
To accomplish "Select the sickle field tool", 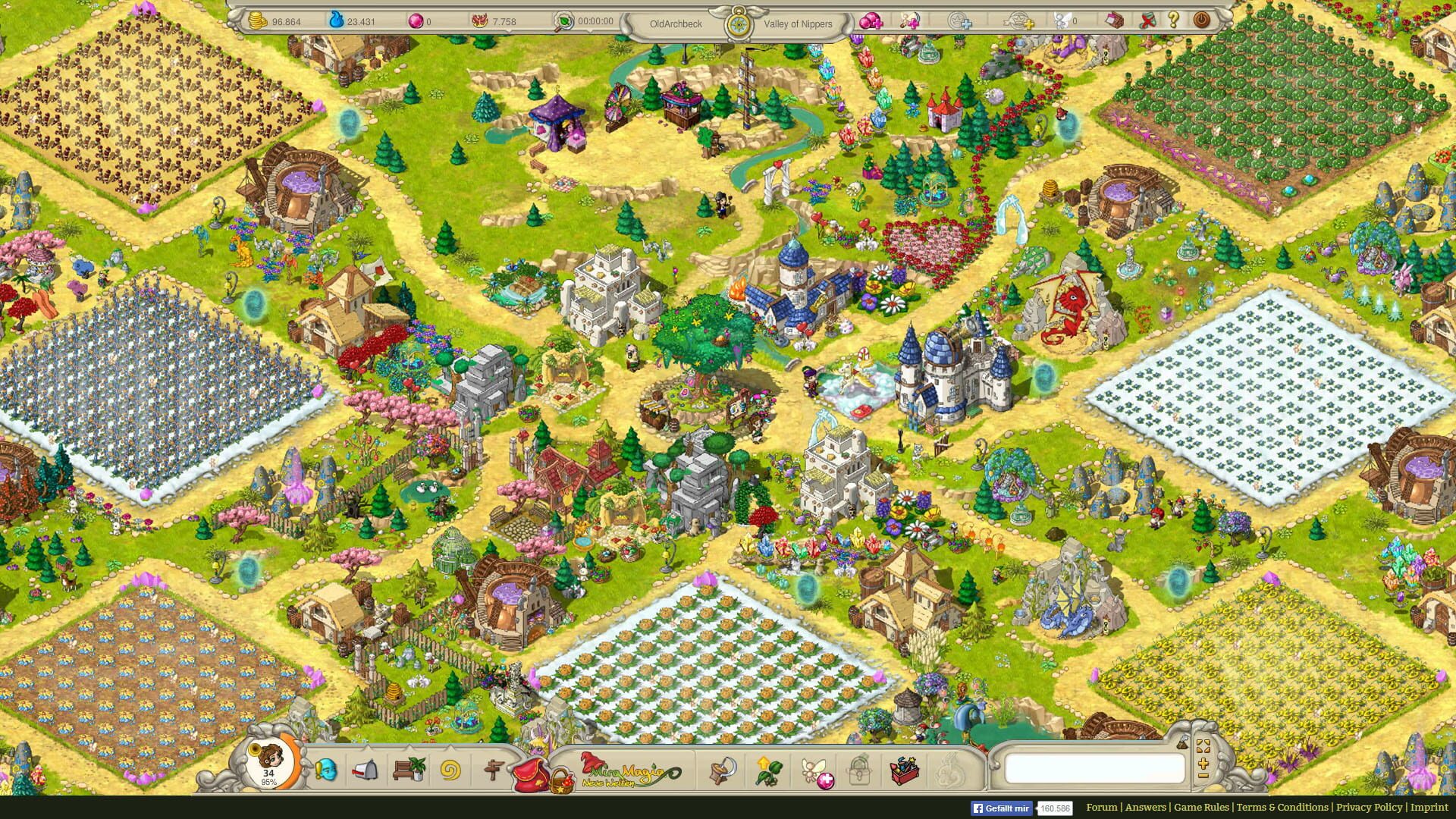I will point(723,770).
